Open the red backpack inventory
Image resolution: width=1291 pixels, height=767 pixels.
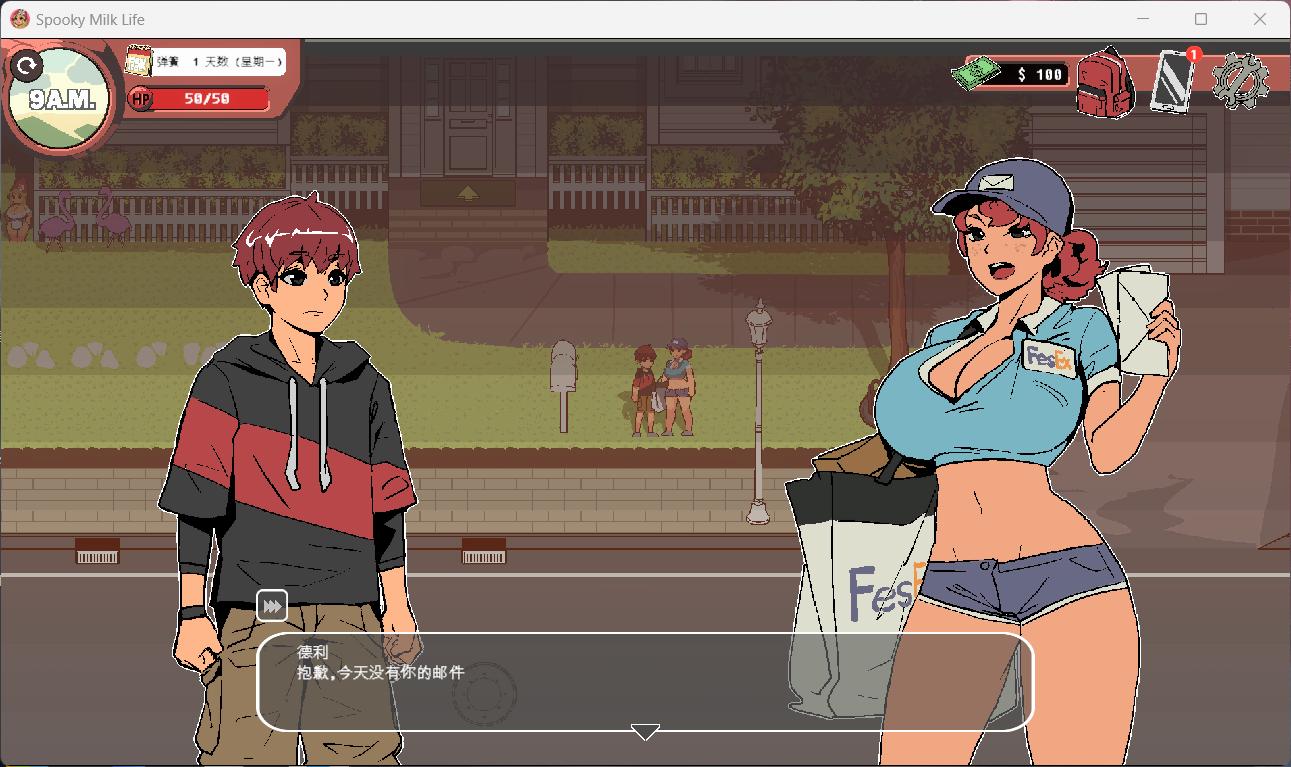(1104, 82)
